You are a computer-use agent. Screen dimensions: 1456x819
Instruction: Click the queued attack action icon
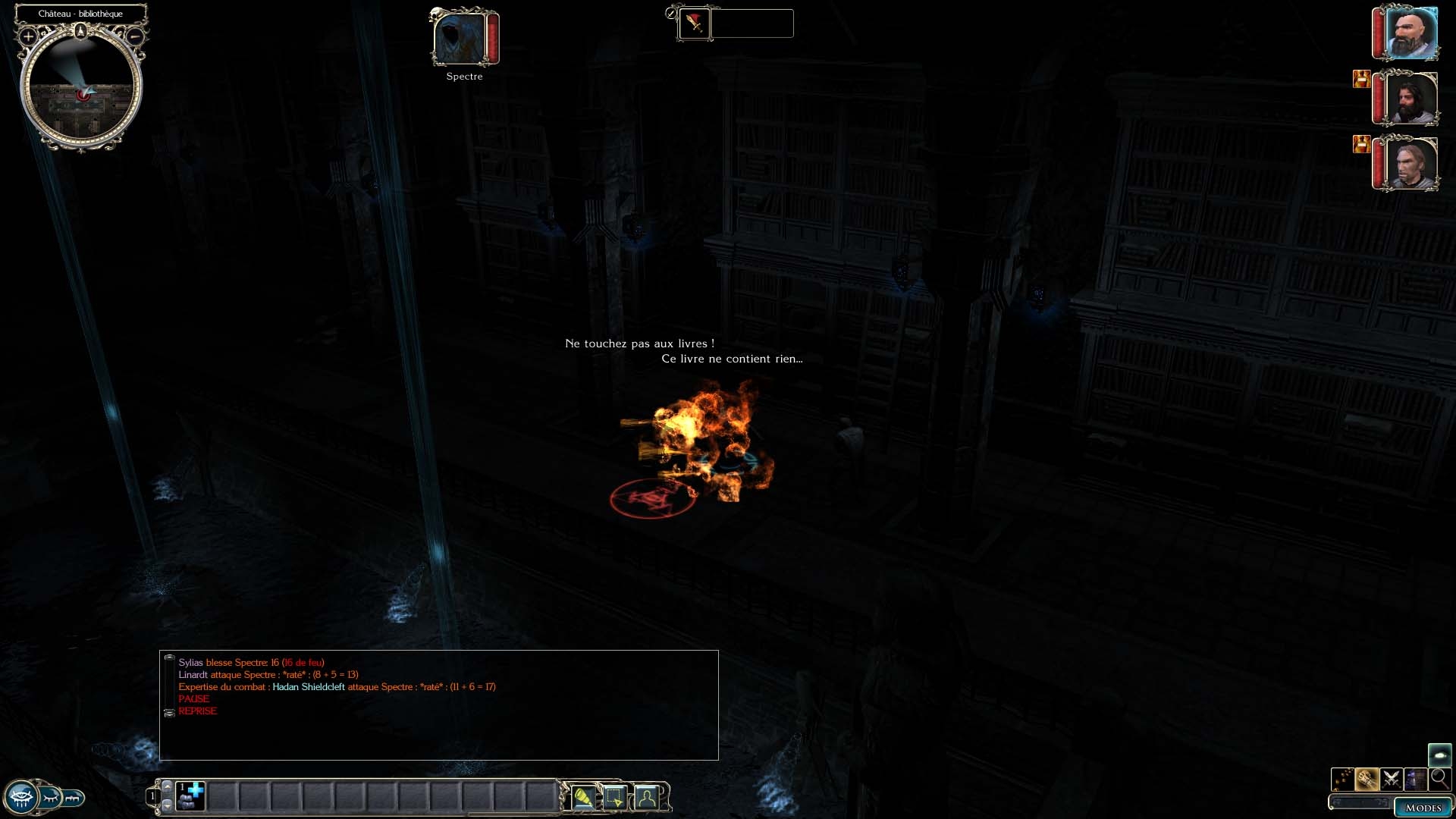click(x=694, y=24)
